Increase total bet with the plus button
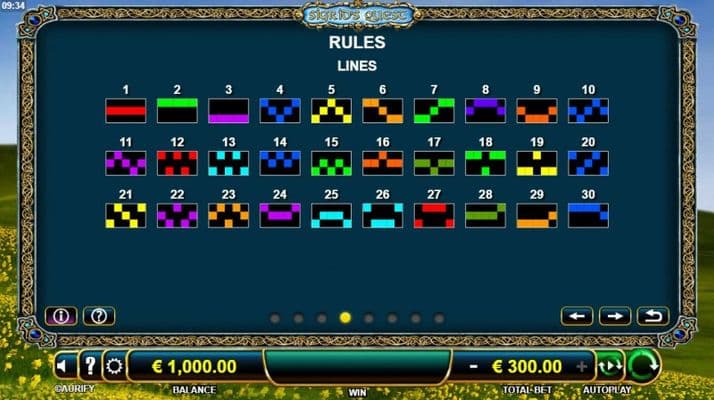The width and height of the screenshot is (714, 400). tap(582, 366)
